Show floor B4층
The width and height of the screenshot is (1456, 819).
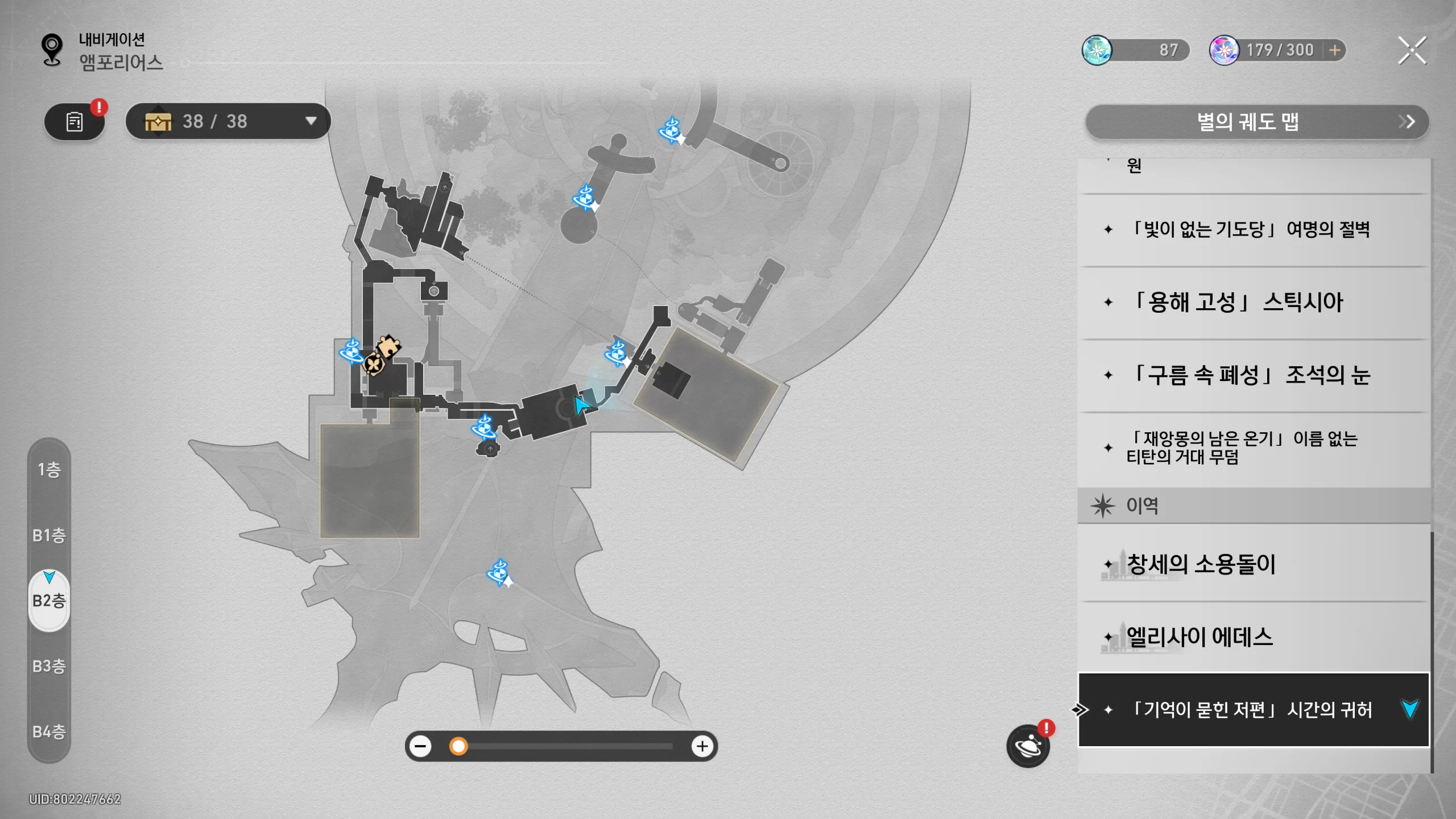pos(49,731)
